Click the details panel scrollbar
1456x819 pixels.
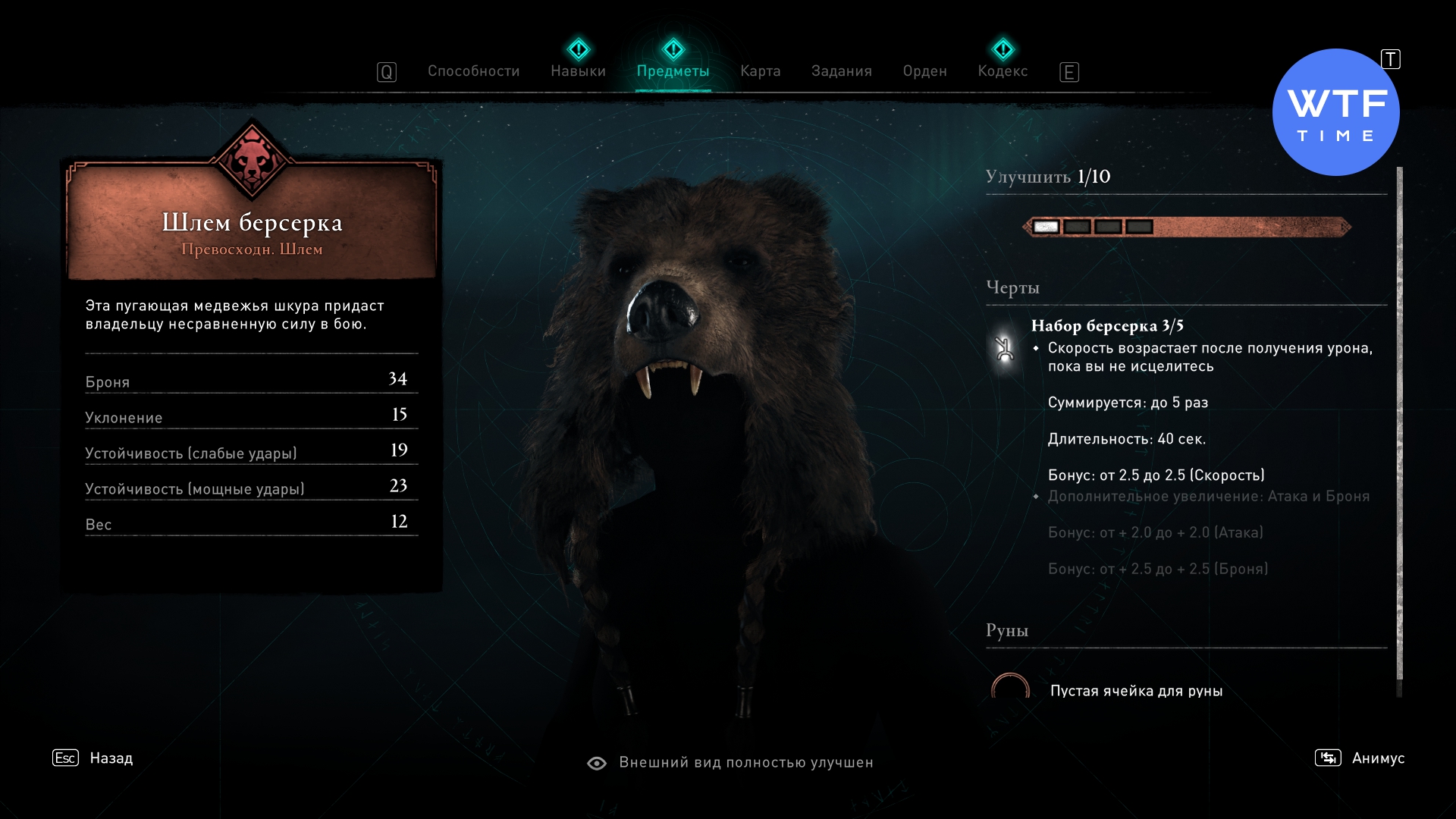1399,425
